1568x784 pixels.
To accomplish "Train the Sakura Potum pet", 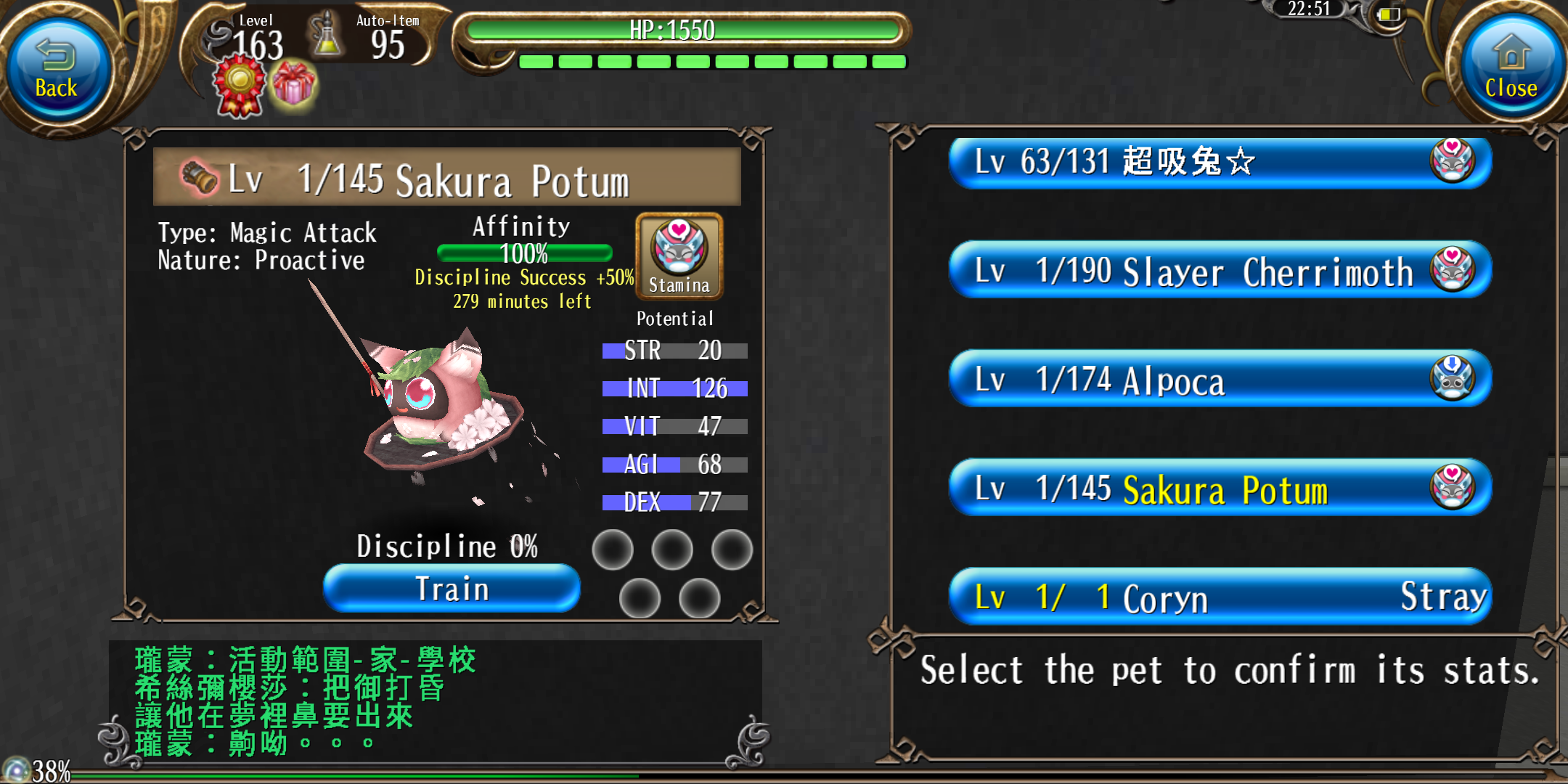I will 452,589.
